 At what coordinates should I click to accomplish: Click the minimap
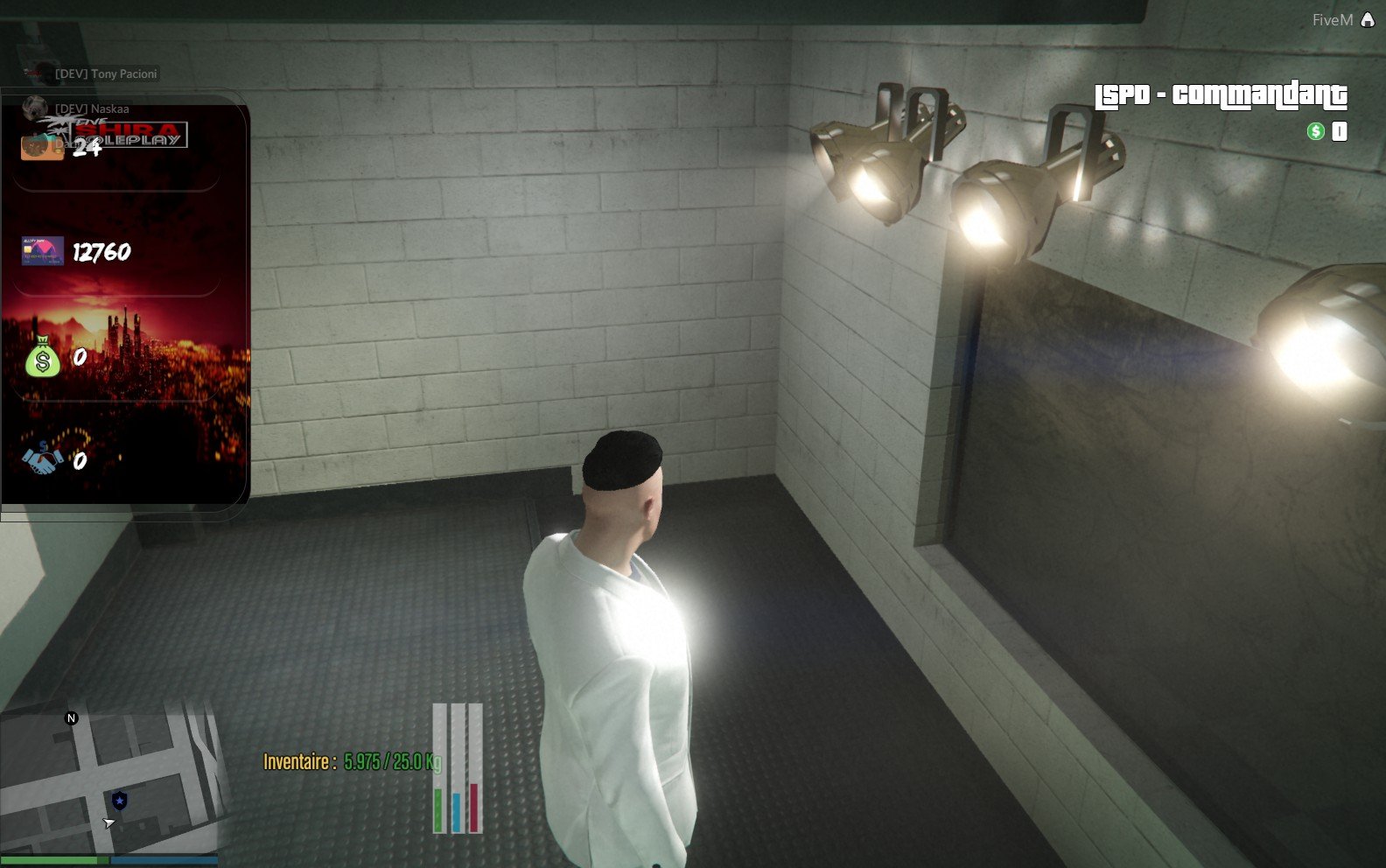coord(109,781)
